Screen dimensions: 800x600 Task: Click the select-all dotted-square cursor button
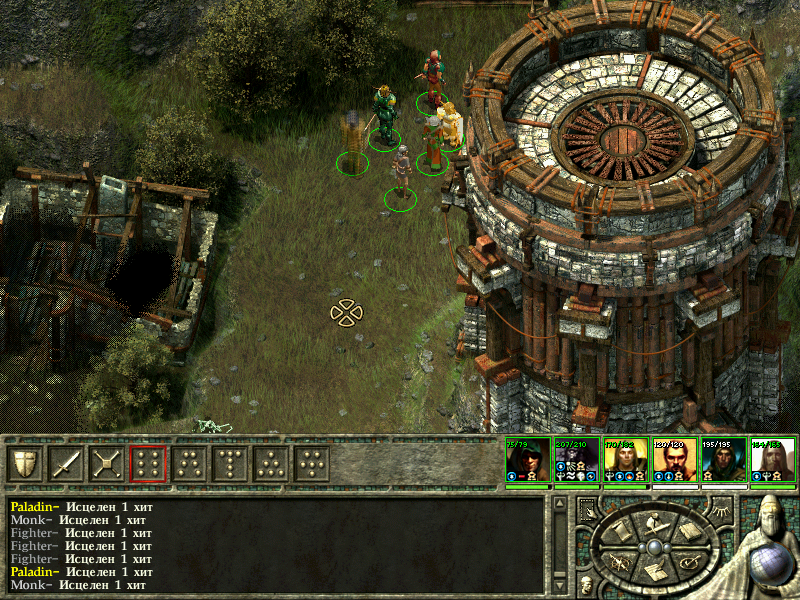tap(588, 509)
